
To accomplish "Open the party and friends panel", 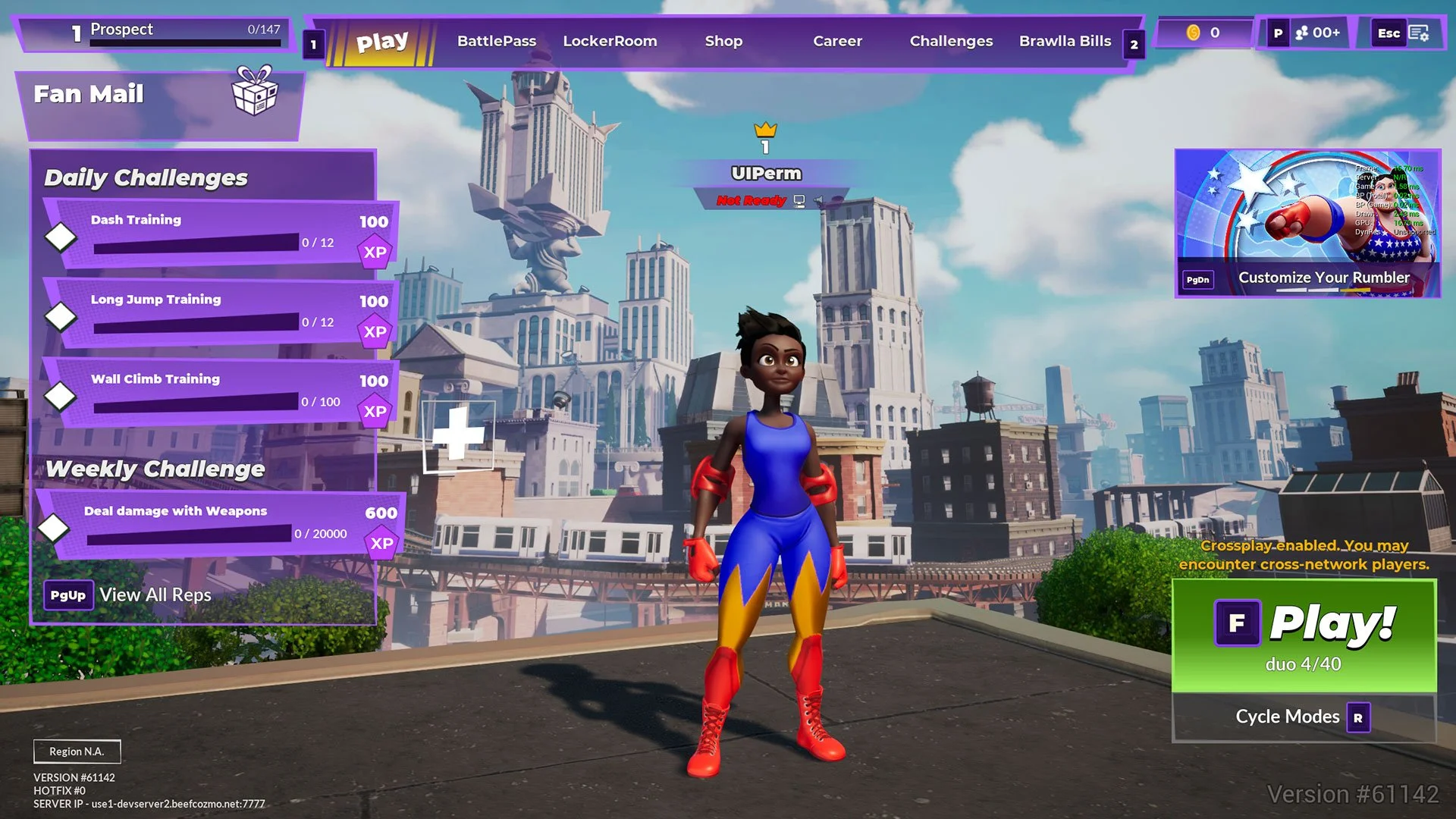I will click(x=1316, y=33).
